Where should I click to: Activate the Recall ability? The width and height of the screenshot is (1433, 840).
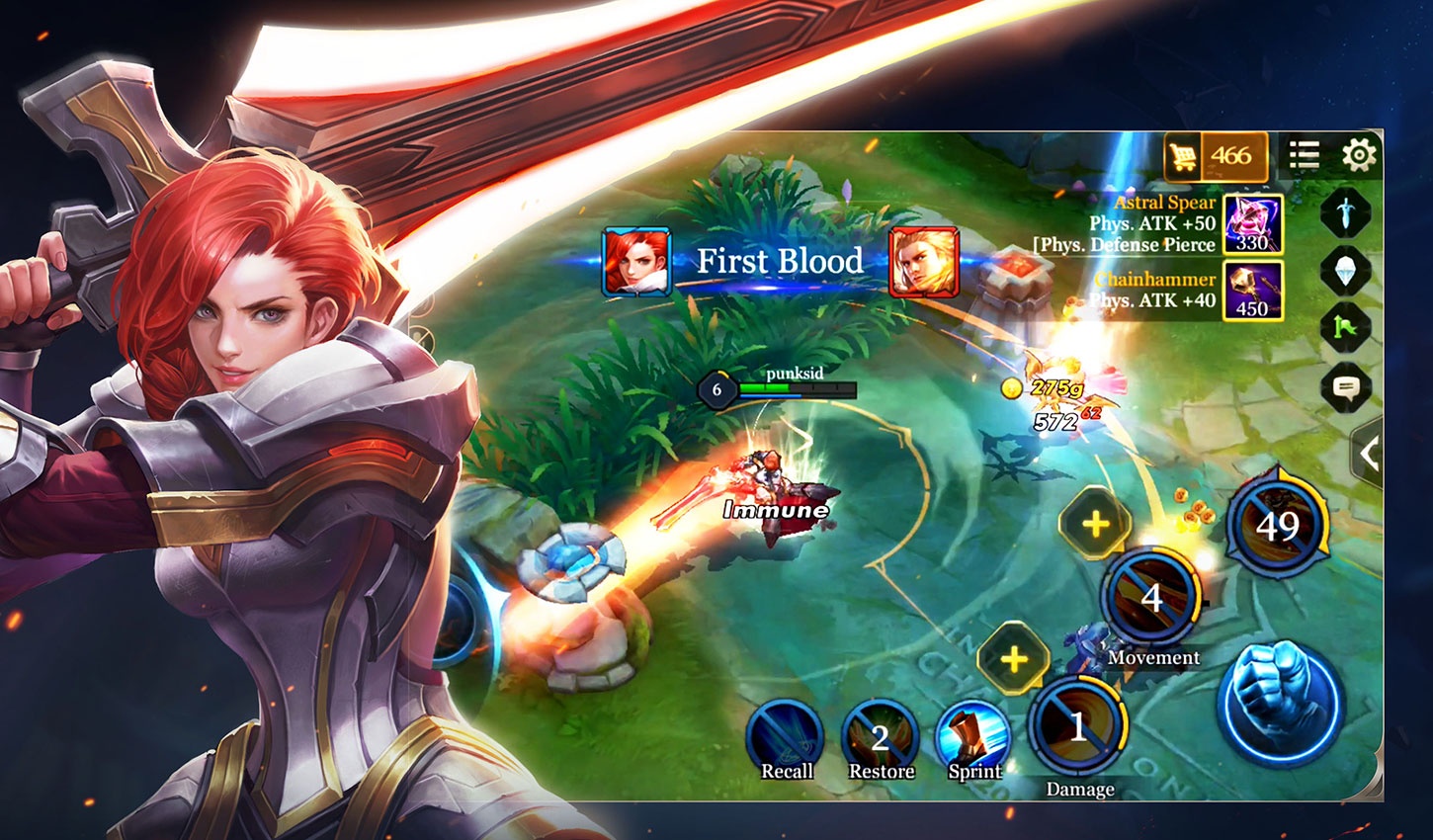point(786,738)
